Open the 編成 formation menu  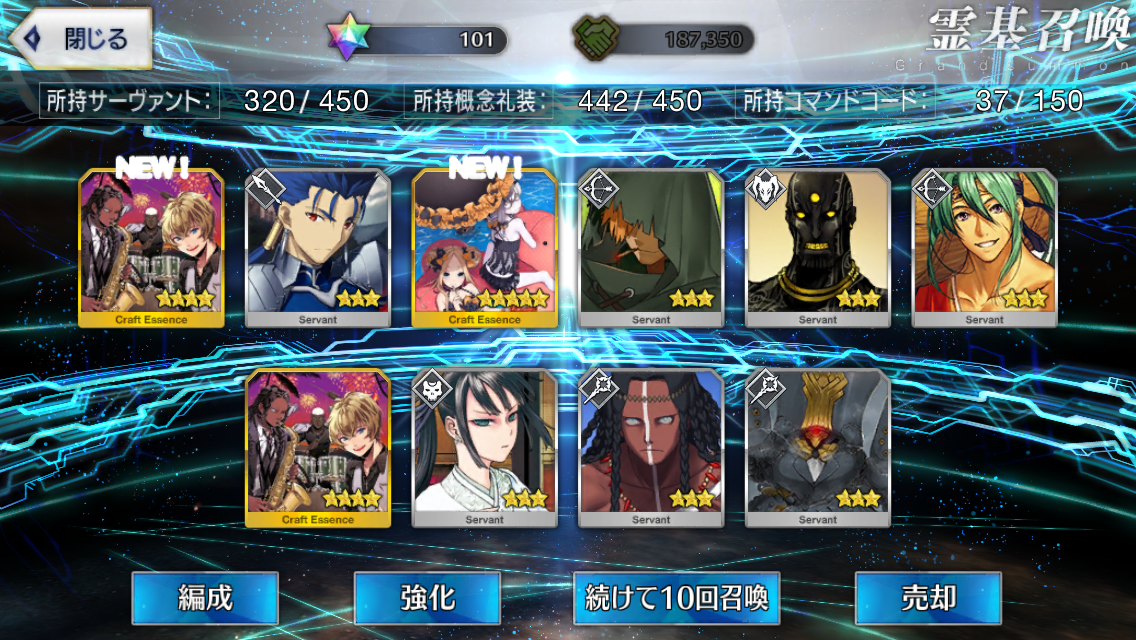[205, 598]
